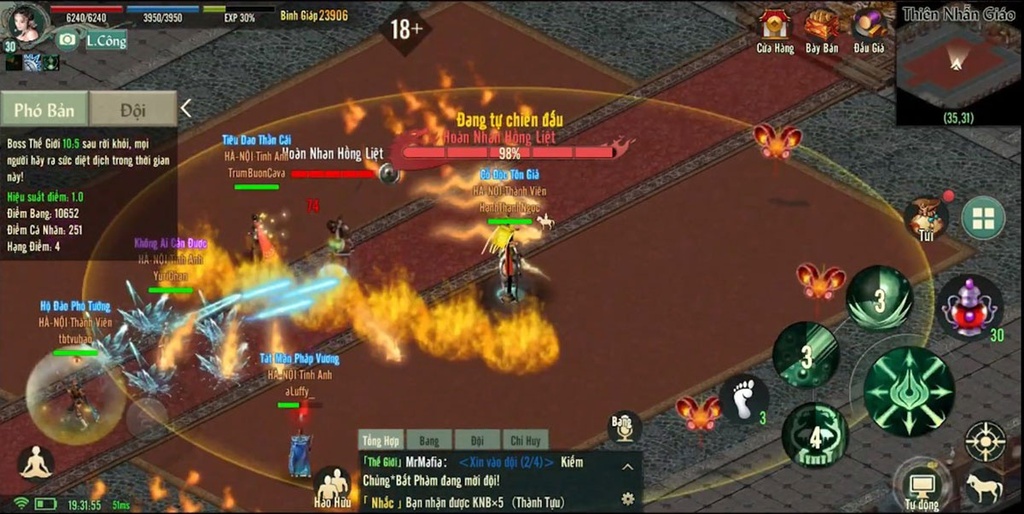Viewport: 1024px width, 514px height.
Task: Open the four-square grid menu
Action: point(983,218)
